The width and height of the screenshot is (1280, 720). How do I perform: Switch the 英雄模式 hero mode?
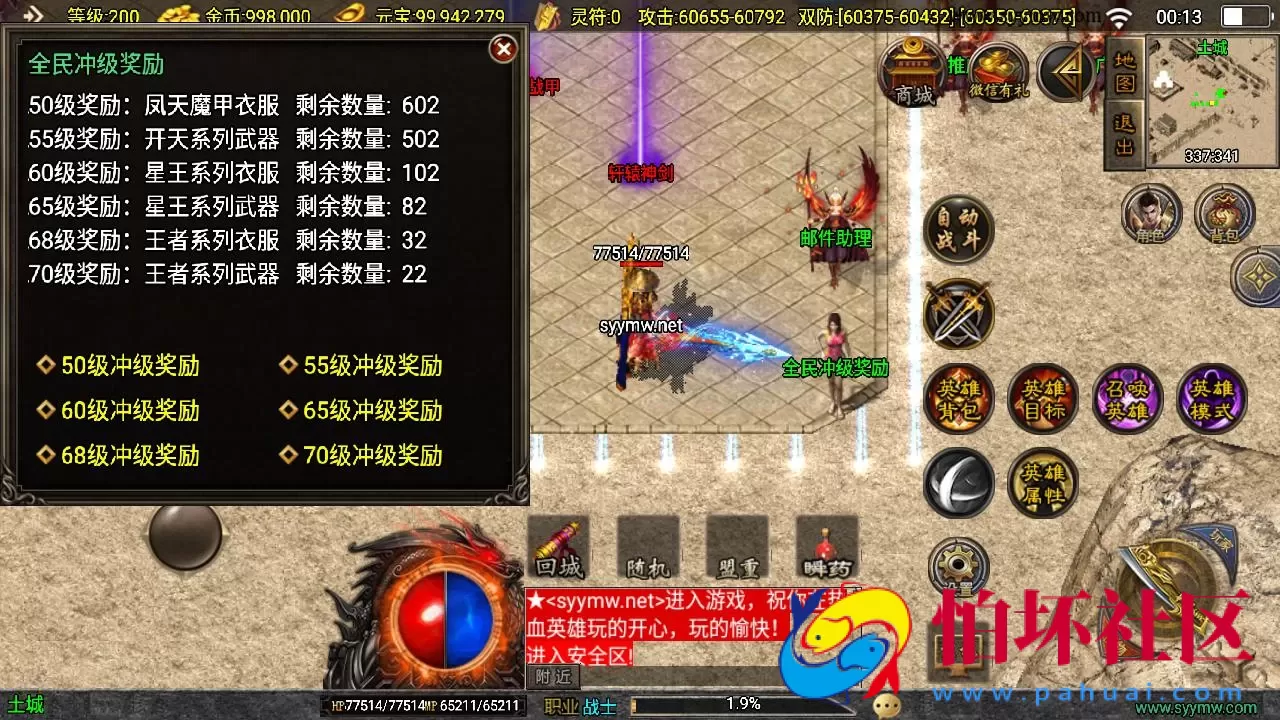click(1212, 399)
